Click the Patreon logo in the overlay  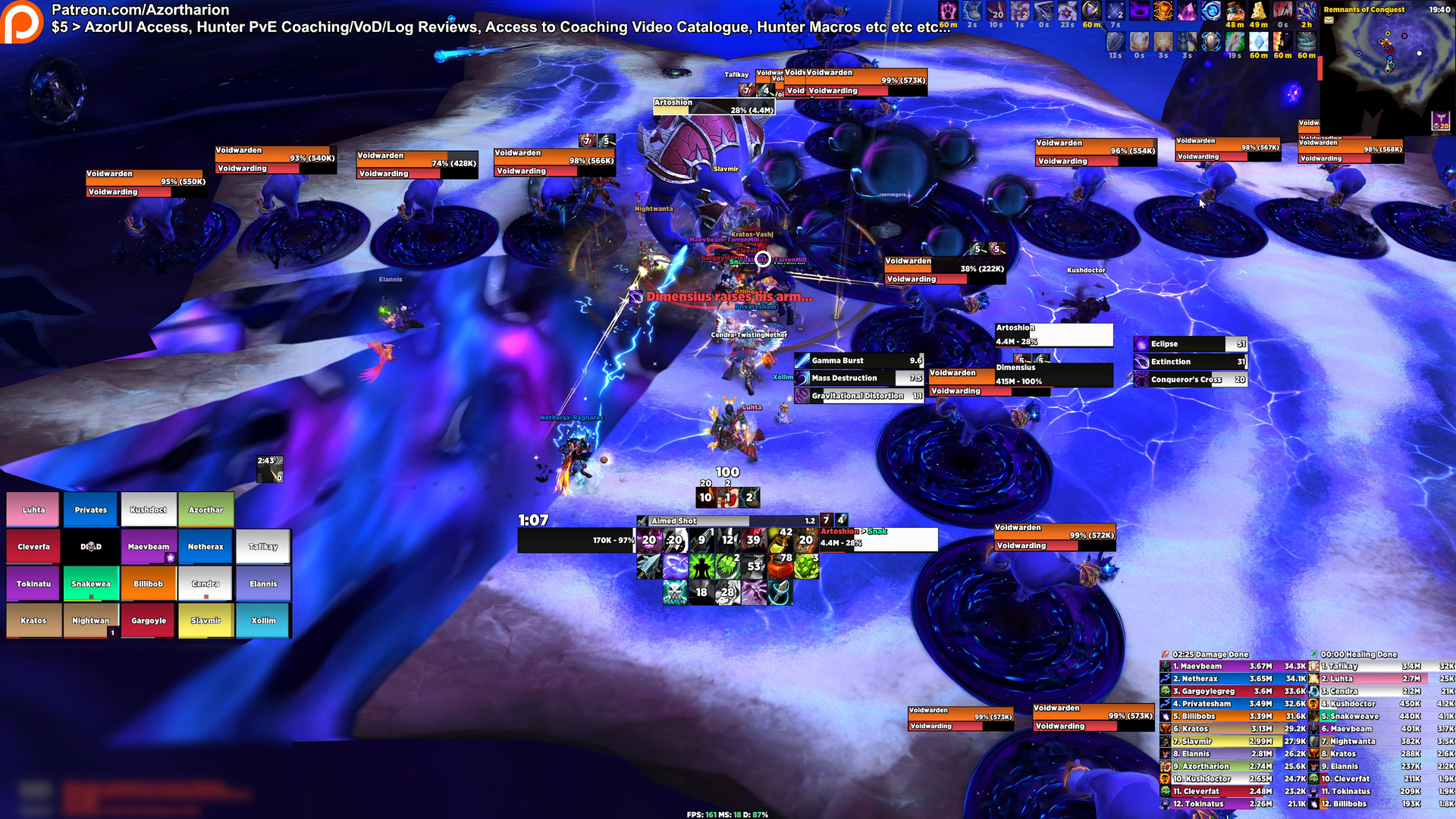click(23, 21)
